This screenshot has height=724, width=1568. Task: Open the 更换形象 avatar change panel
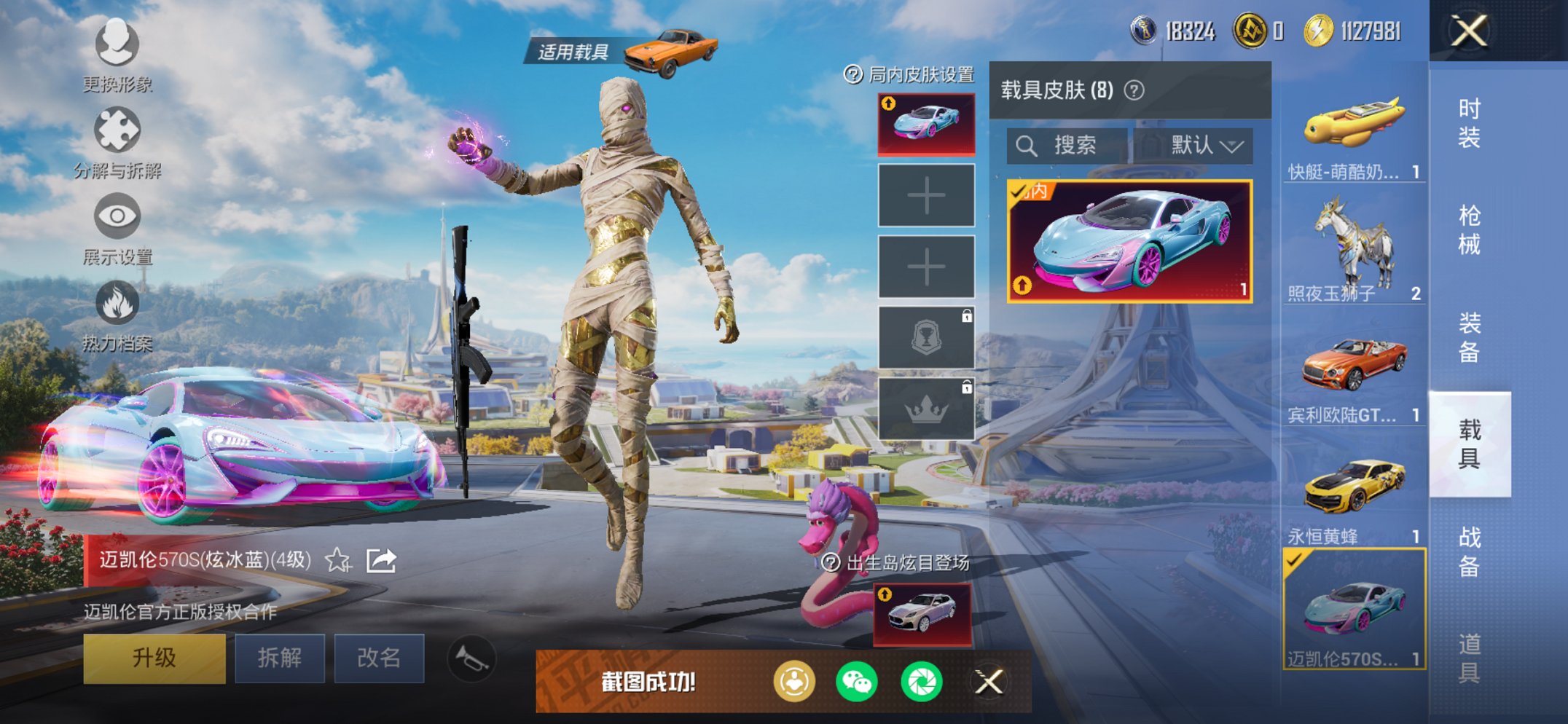117,45
